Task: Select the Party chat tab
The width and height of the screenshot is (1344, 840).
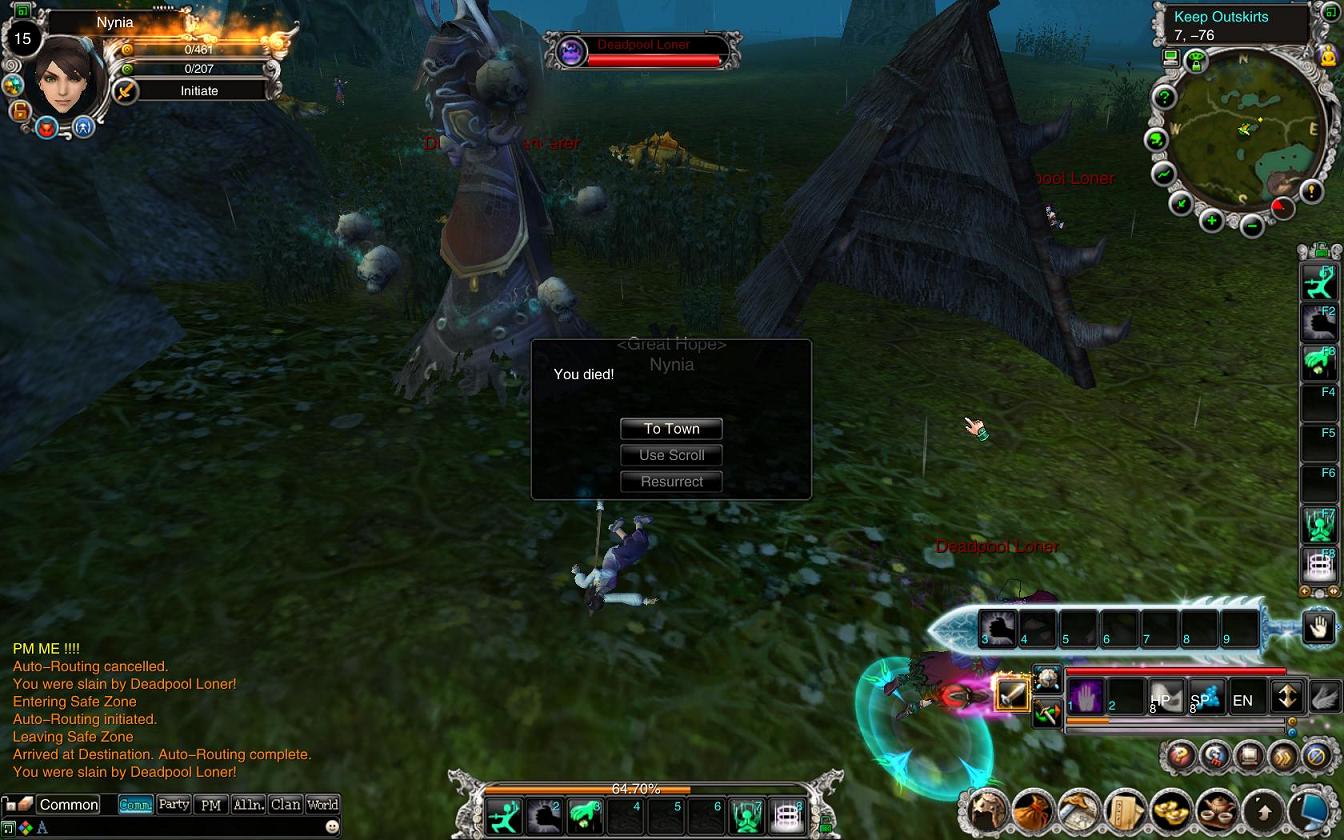Action: coord(174,804)
